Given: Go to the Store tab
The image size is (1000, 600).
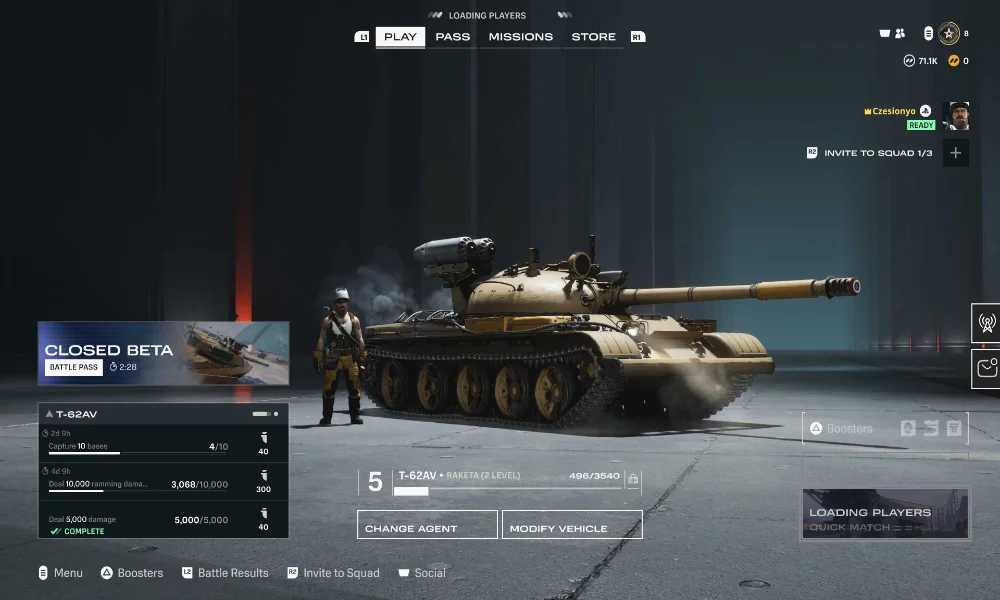Looking at the screenshot, I should pos(593,37).
